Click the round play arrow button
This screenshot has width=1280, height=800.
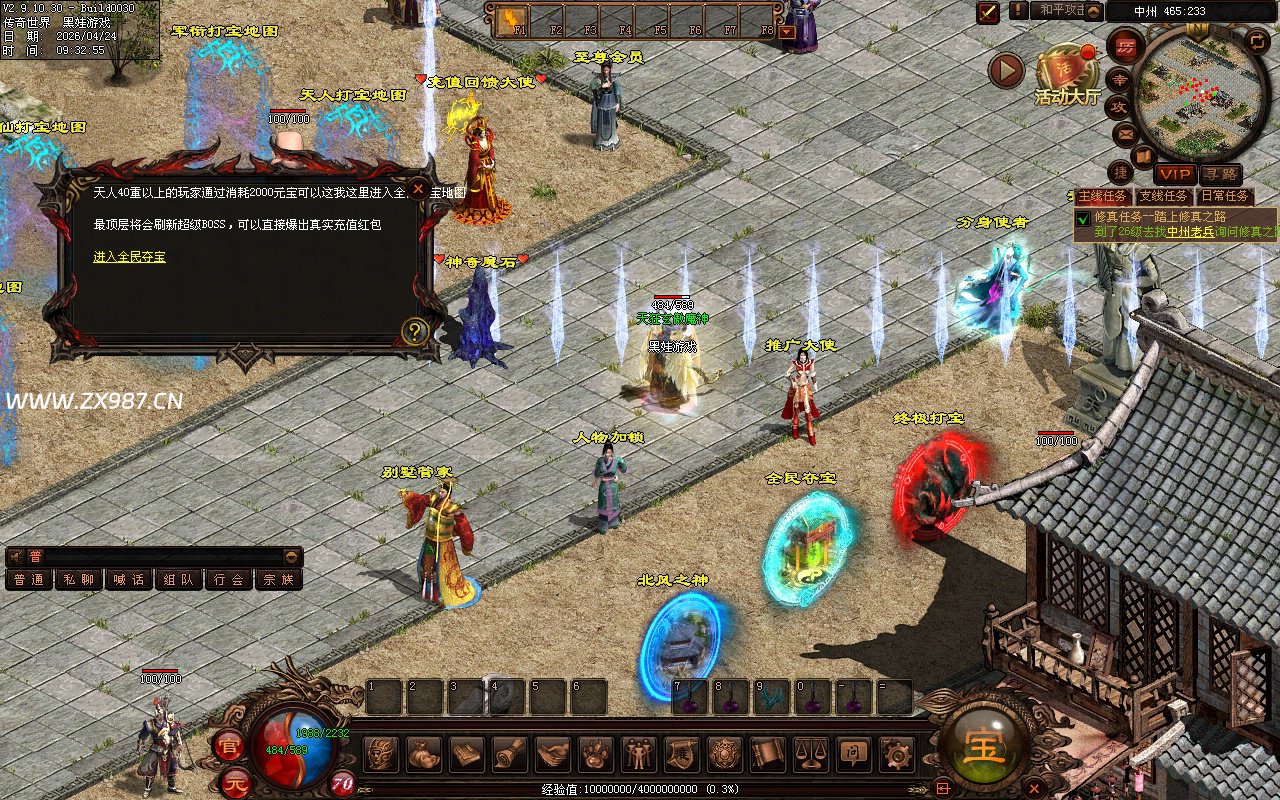[1006, 70]
